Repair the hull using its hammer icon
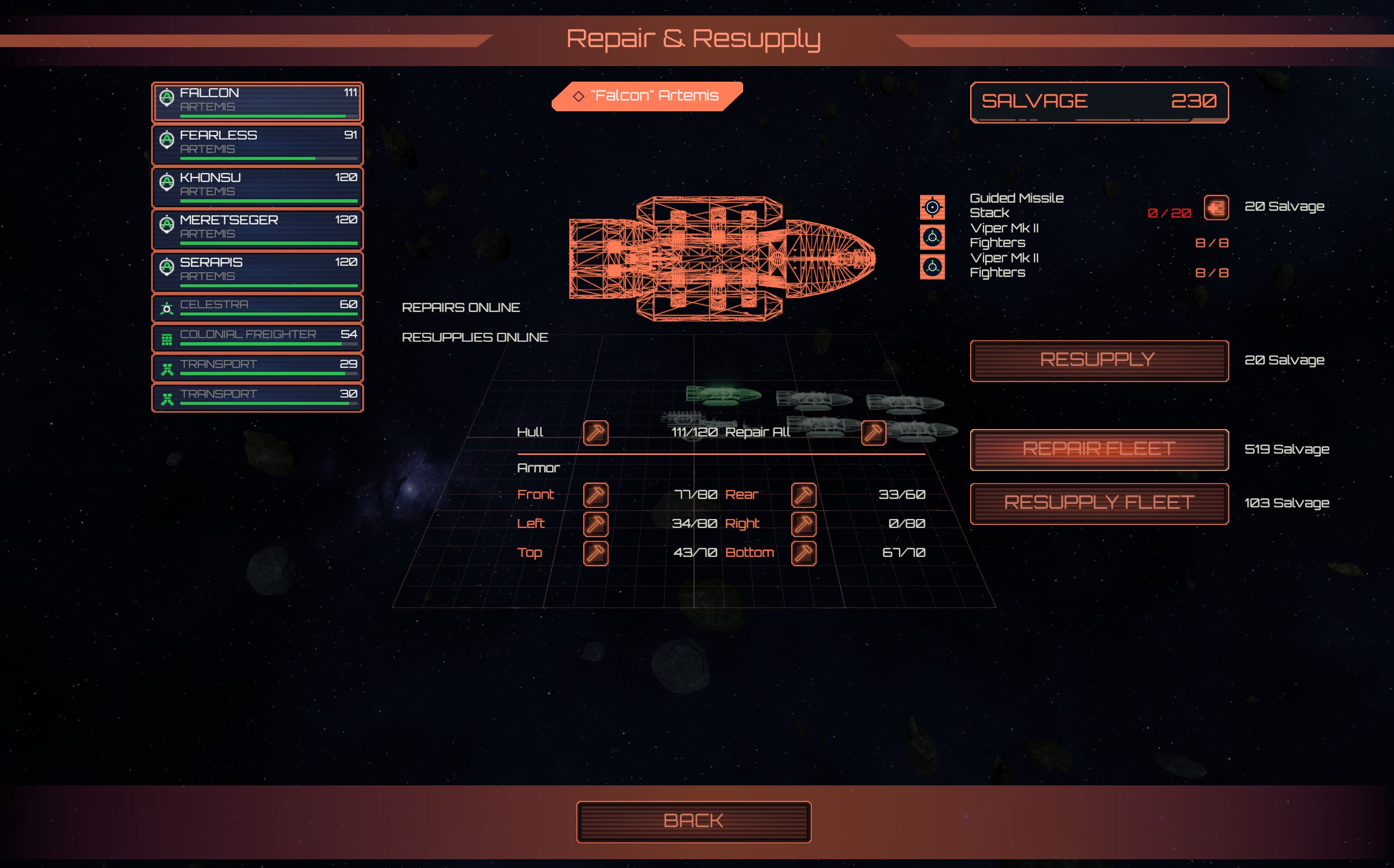Screen dimensions: 1394x868 tap(595, 433)
